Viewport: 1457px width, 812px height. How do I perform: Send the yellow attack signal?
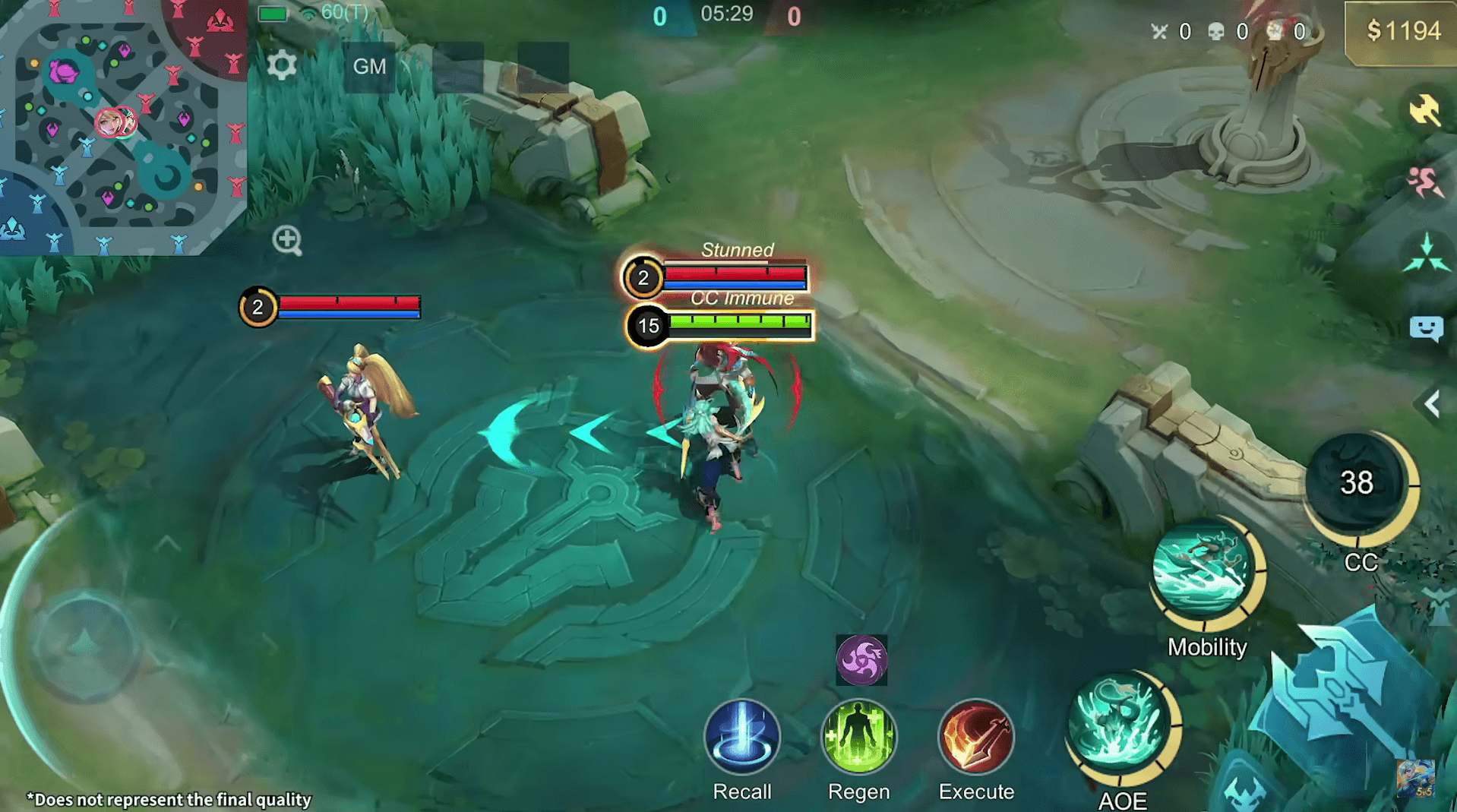click(1424, 110)
